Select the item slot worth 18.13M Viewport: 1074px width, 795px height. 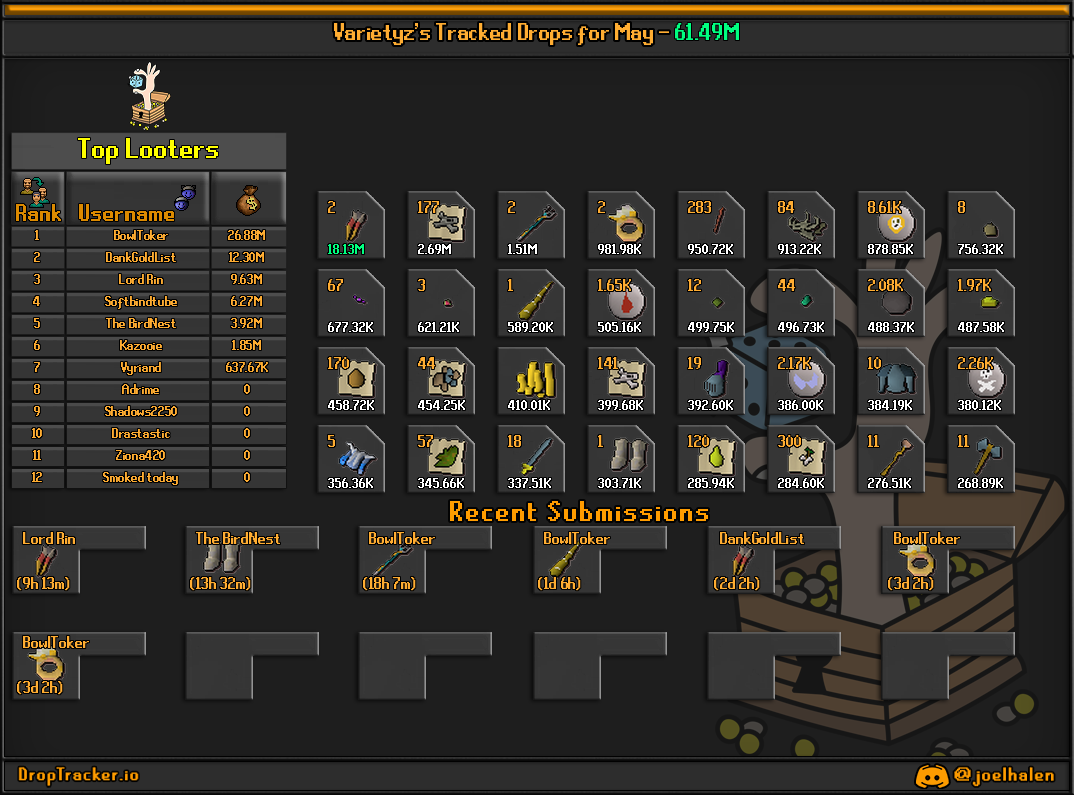pos(350,225)
